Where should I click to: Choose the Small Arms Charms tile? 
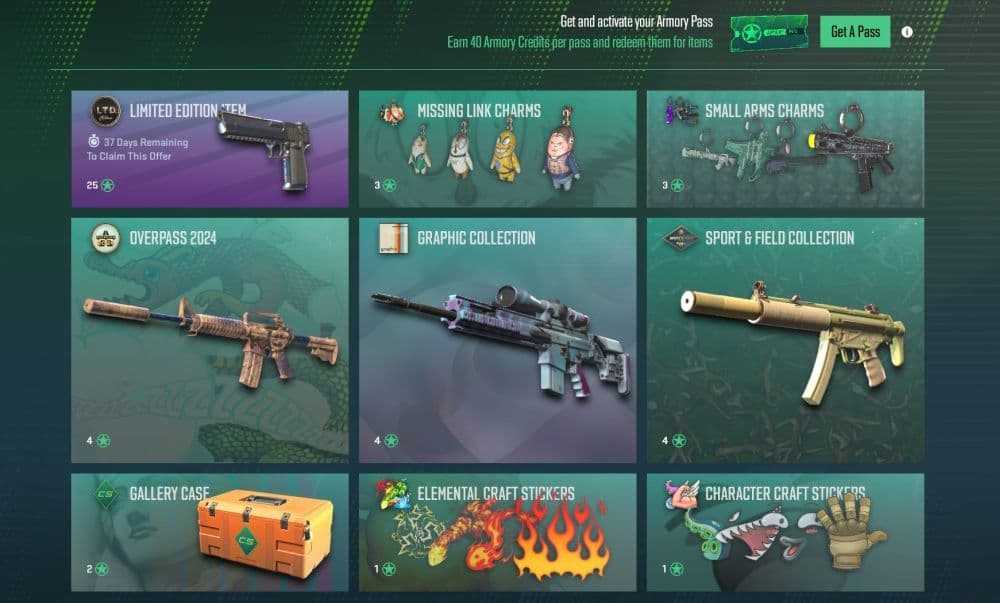[x=785, y=149]
